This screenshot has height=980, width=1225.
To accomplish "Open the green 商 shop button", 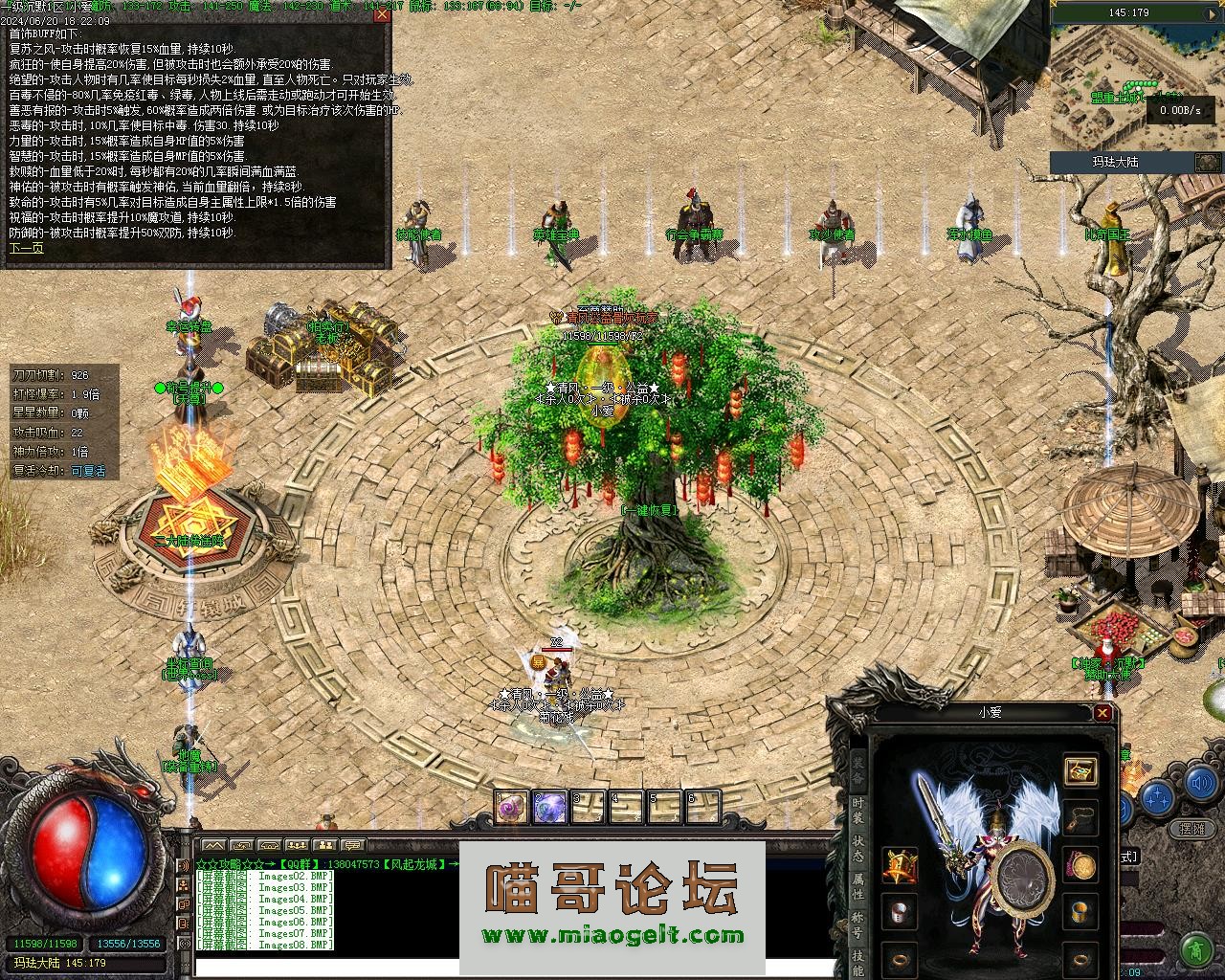I will (x=1195, y=950).
